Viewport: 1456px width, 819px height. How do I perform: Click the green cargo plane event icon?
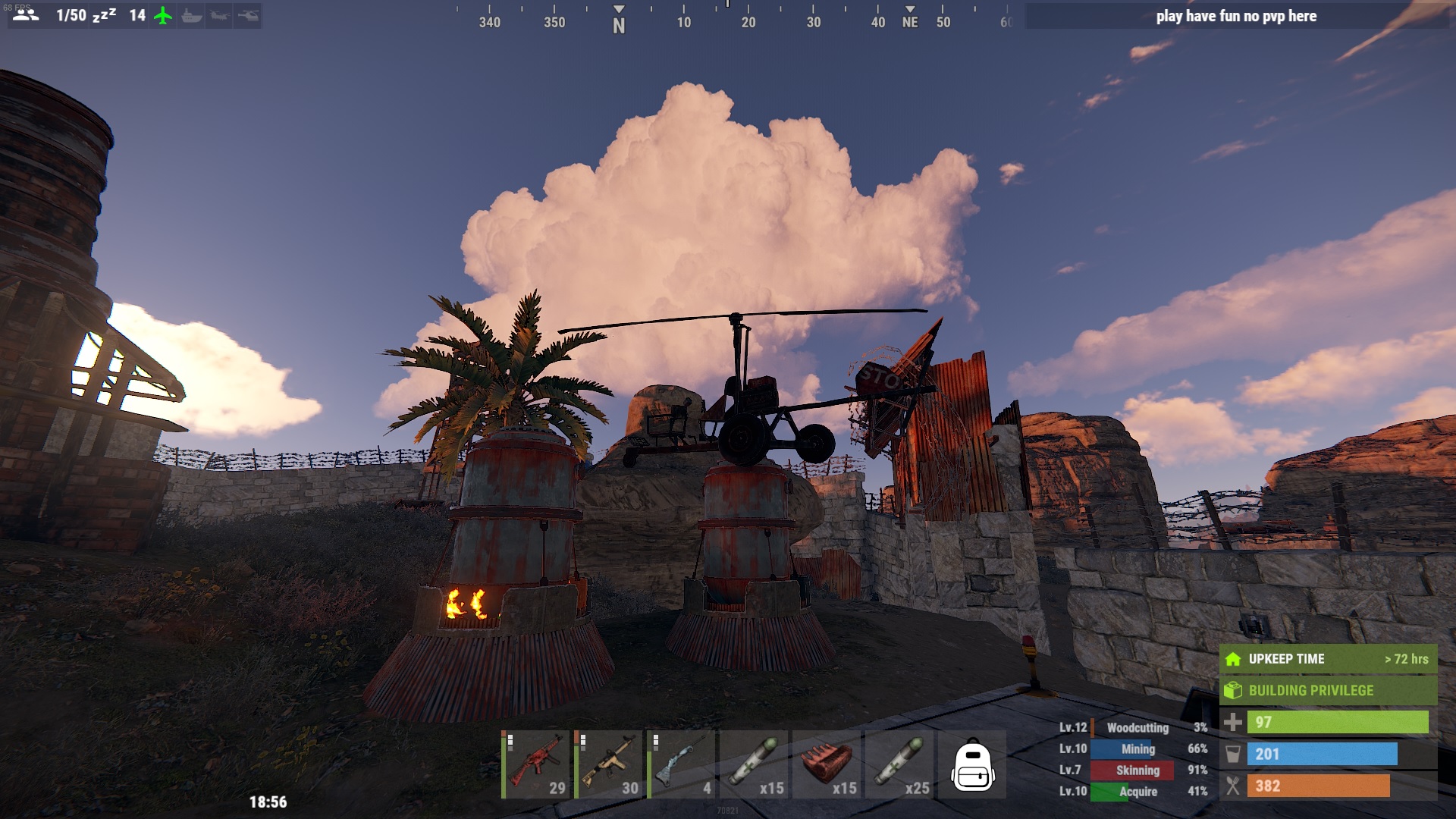163,15
